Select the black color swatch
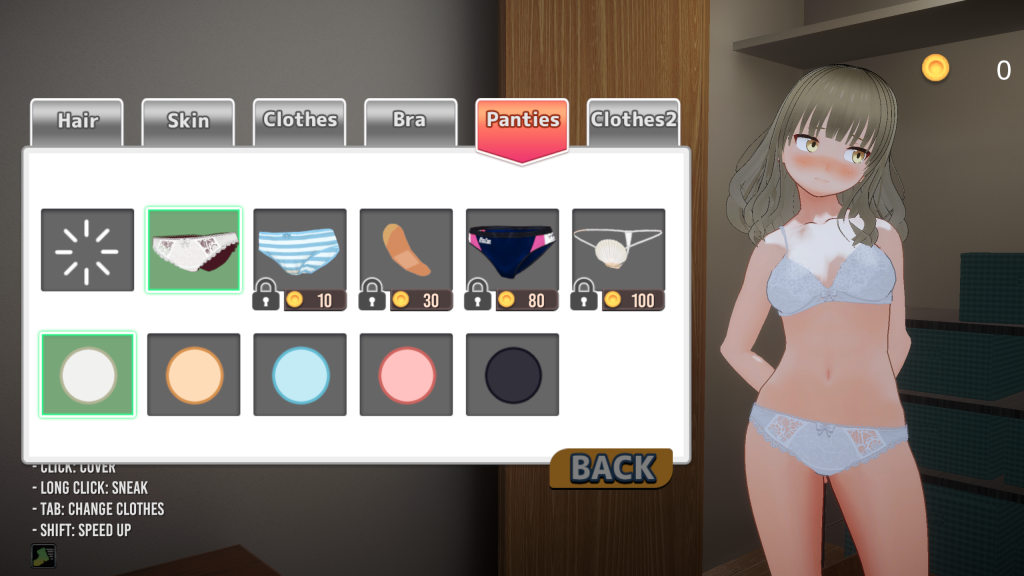The height and width of the screenshot is (576, 1024). tap(512, 375)
